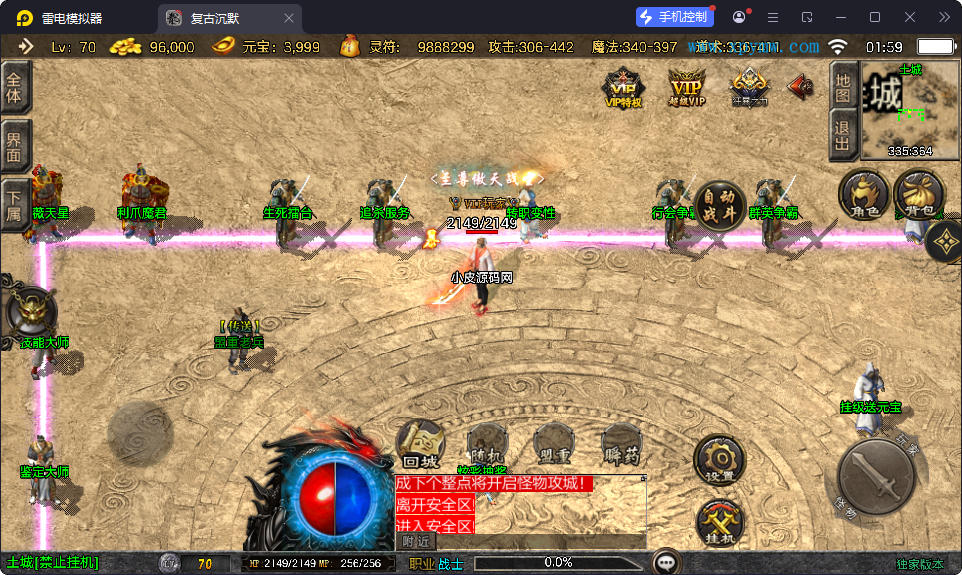Click the 退出 exit tab
The image size is (962, 575).
click(x=843, y=135)
